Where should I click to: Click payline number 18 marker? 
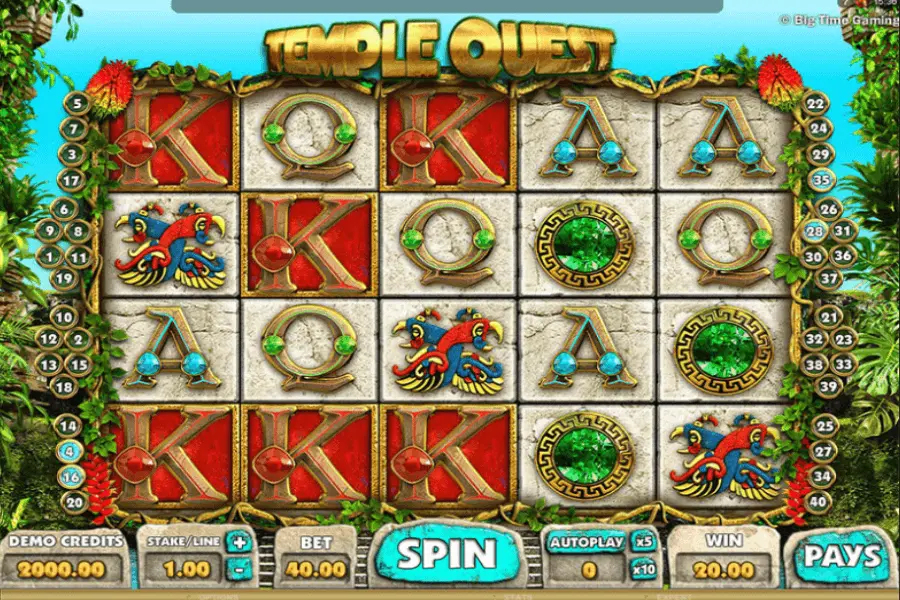pyautogui.click(x=63, y=386)
